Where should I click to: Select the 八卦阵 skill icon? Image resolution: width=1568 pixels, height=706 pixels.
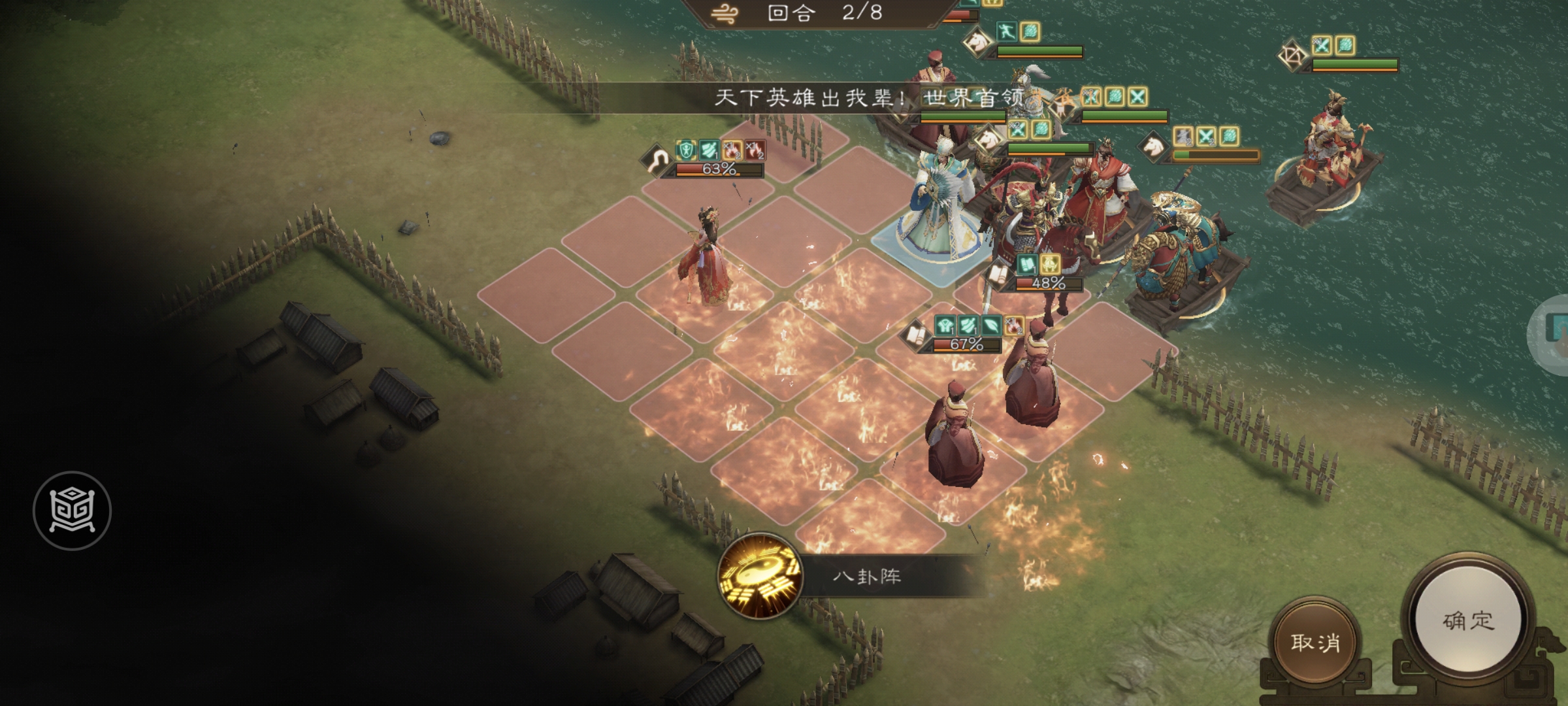[760, 576]
